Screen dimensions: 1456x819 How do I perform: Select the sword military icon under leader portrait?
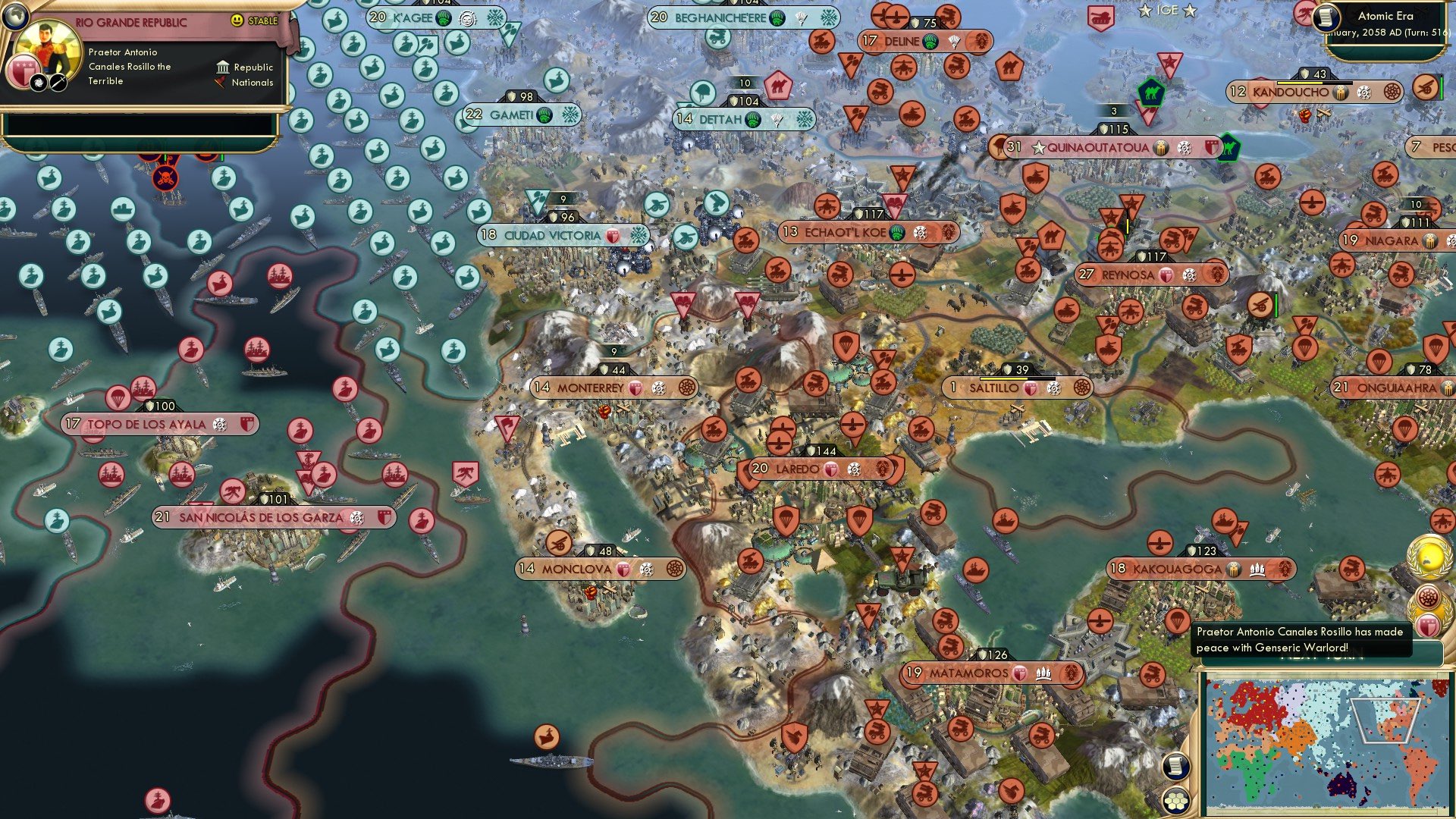[58, 82]
